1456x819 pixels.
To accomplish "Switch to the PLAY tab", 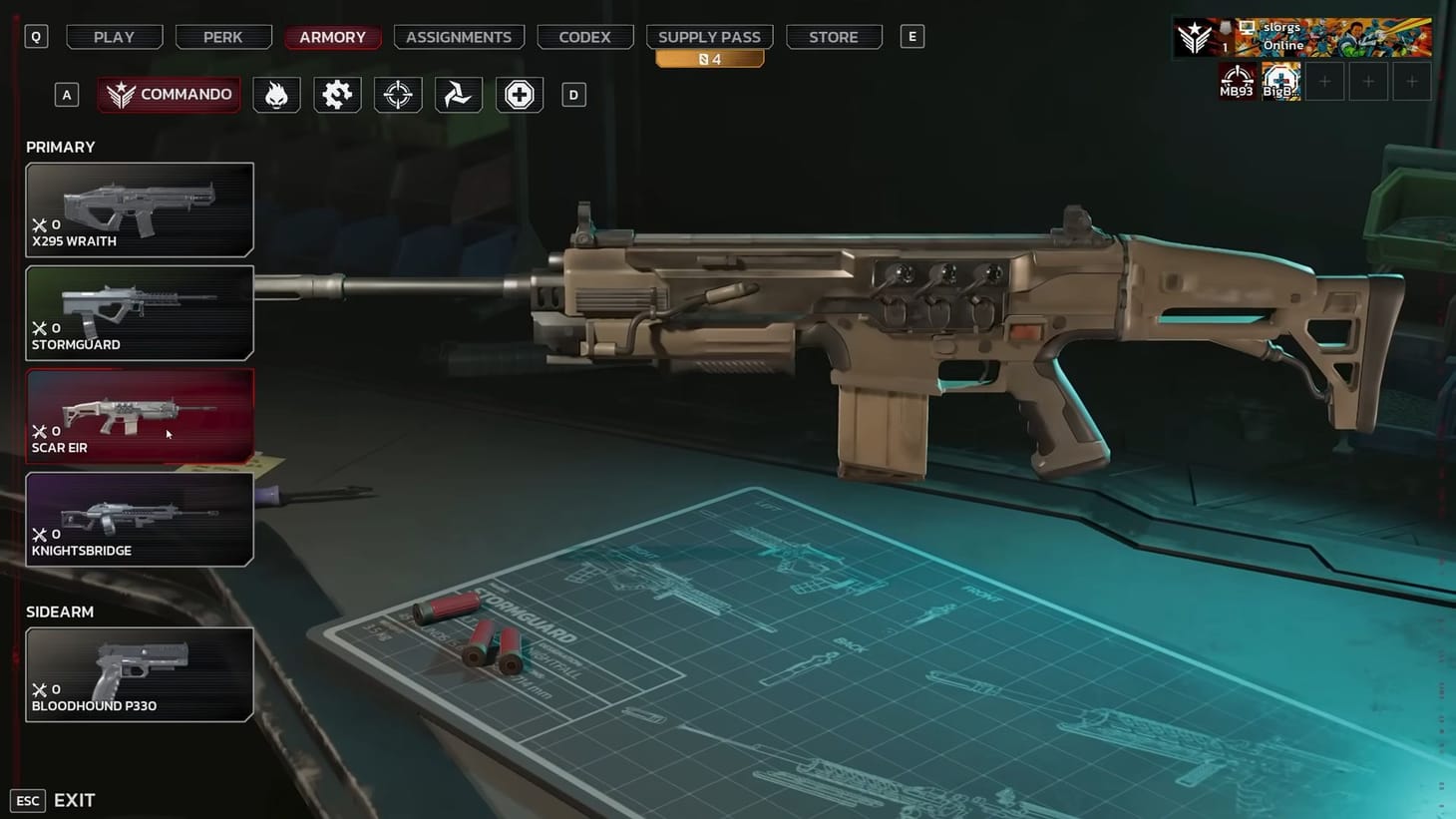I will click(113, 37).
